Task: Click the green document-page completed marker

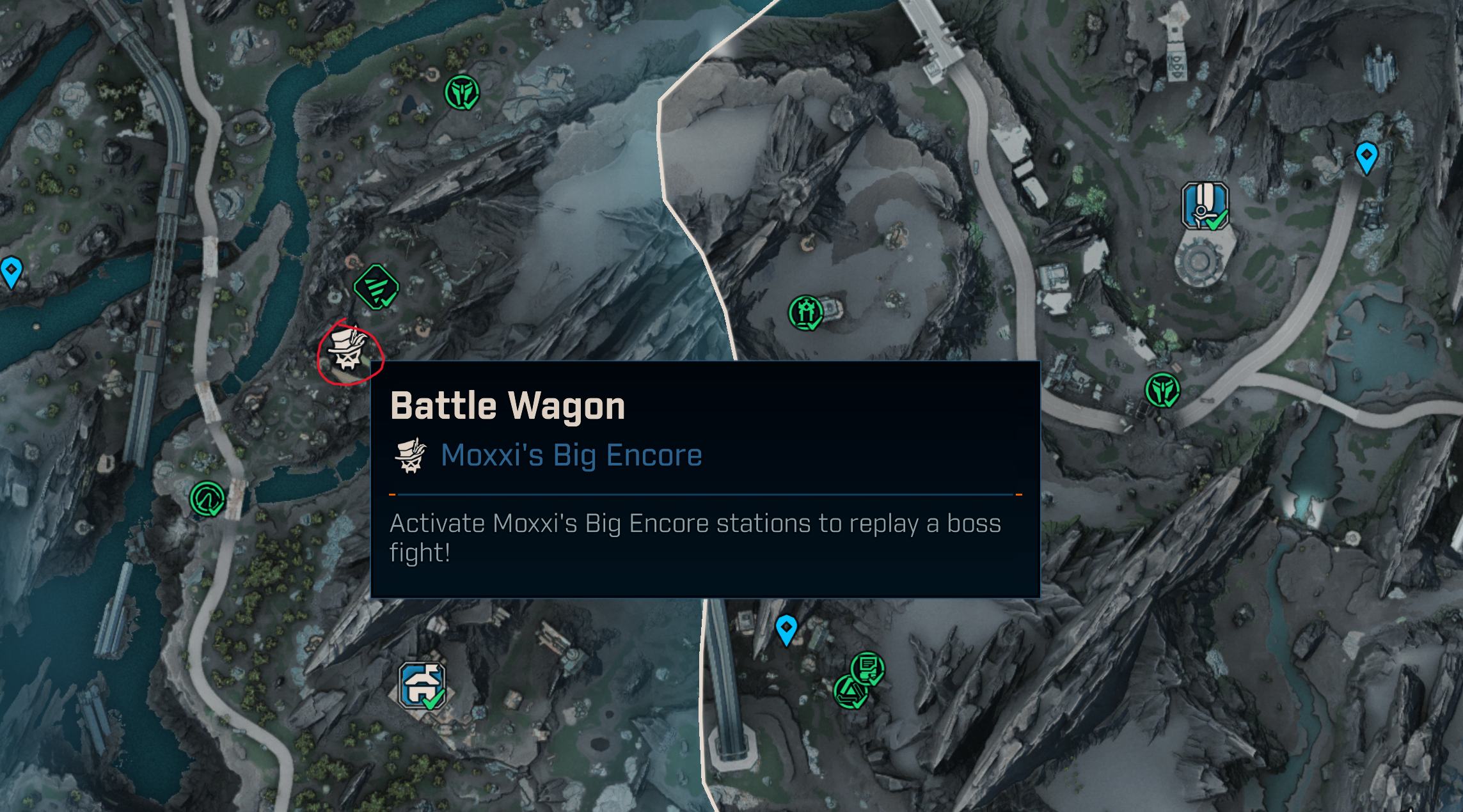Action: [867, 668]
